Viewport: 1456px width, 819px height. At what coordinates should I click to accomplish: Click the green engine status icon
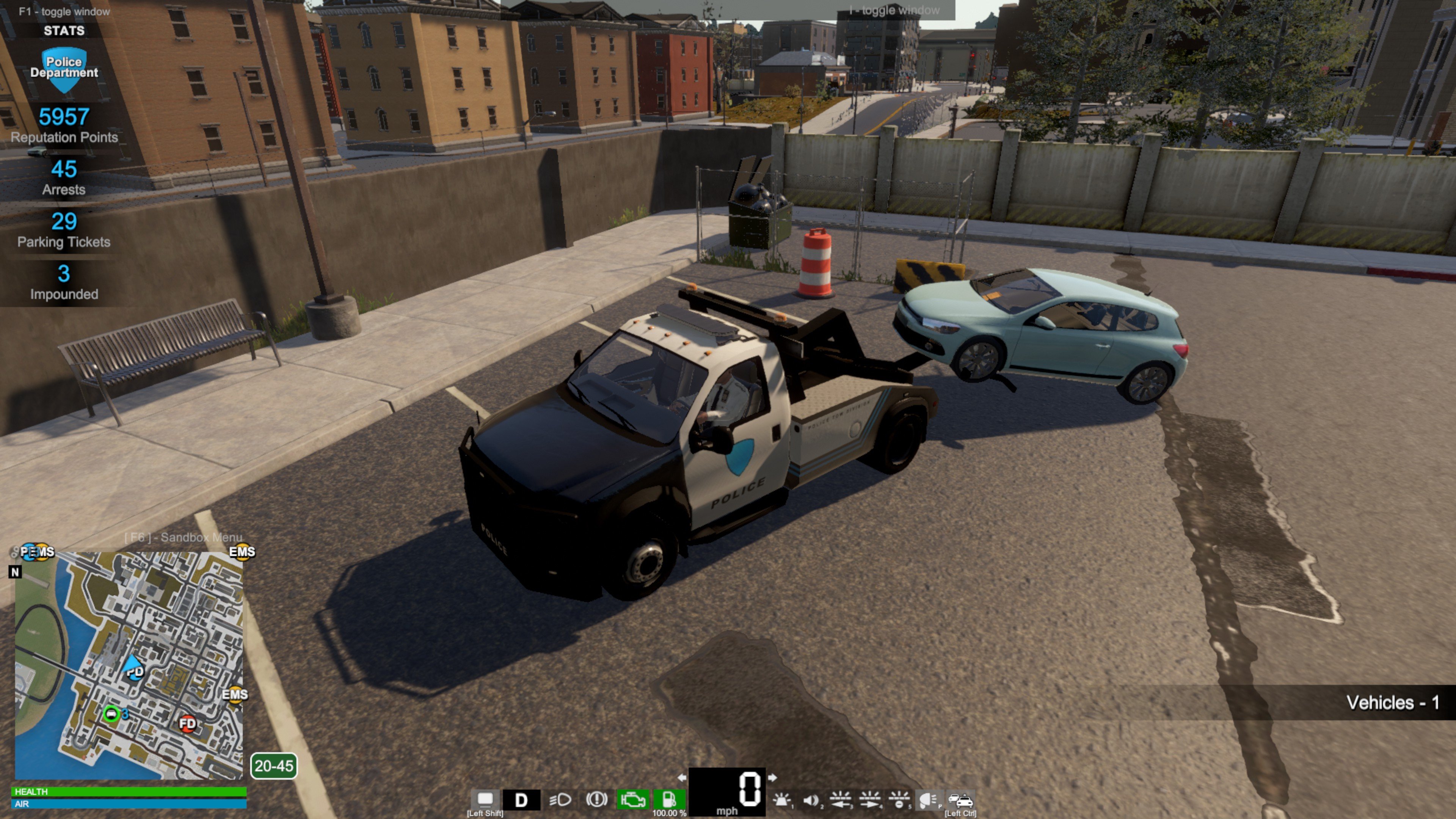click(632, 800)
